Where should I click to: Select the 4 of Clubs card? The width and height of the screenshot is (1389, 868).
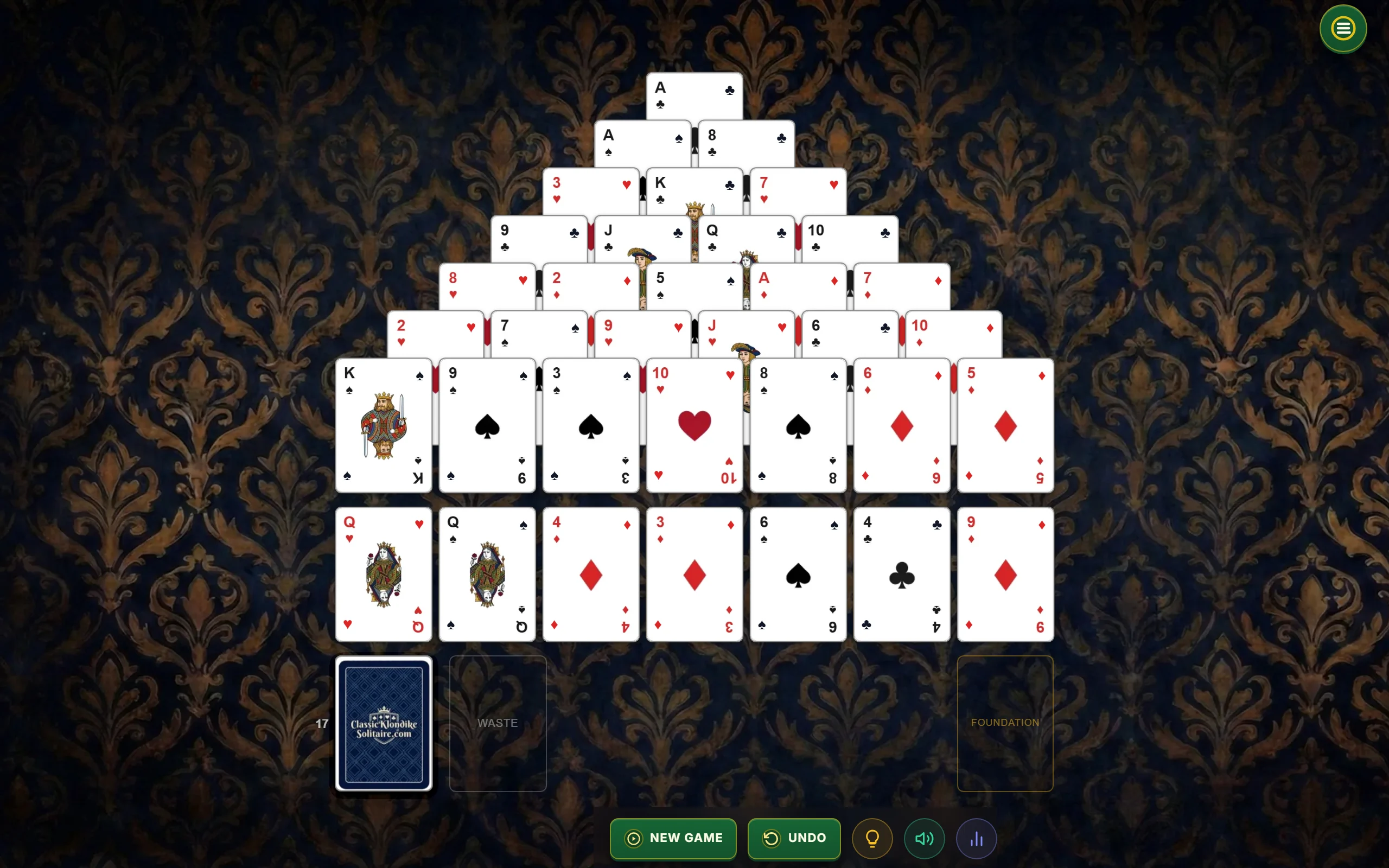(x=901, y=574)
